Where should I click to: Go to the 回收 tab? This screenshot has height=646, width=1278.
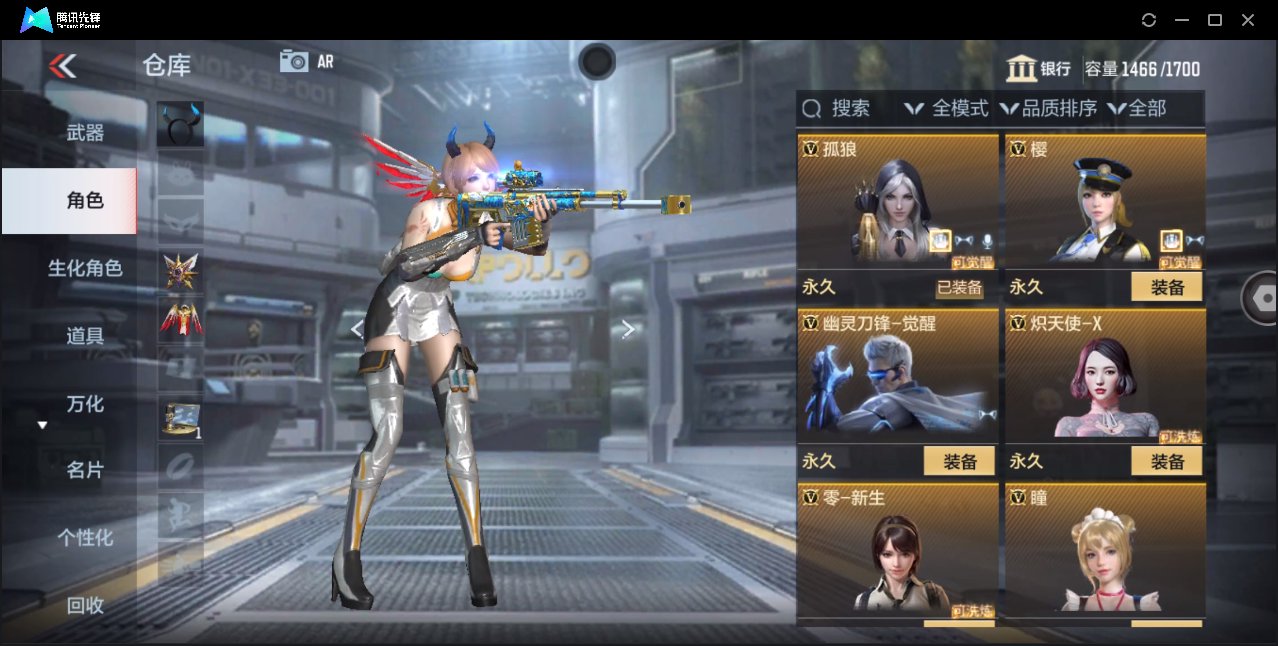85,605
